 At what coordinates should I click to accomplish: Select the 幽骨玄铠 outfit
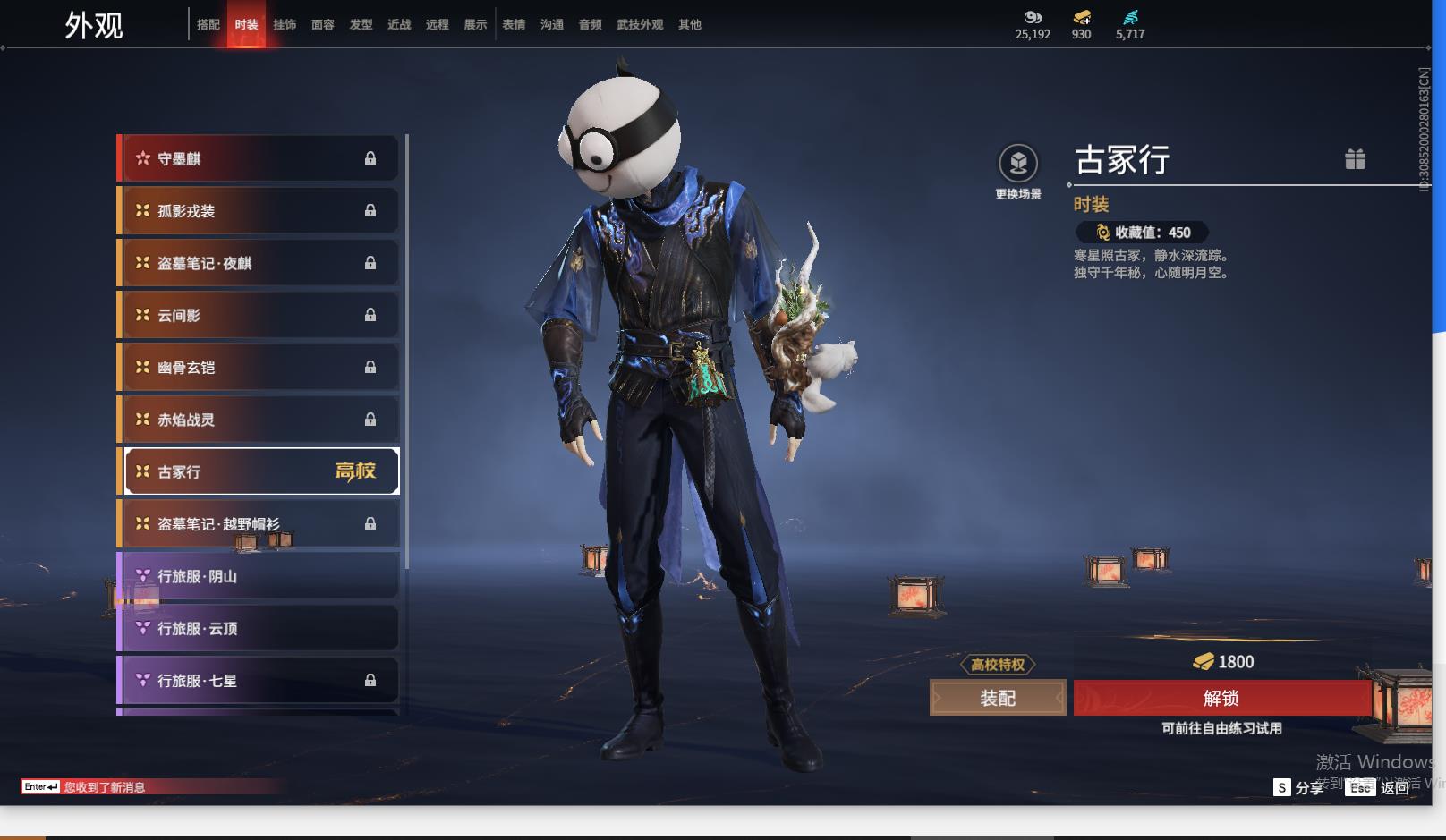point(259,368)
